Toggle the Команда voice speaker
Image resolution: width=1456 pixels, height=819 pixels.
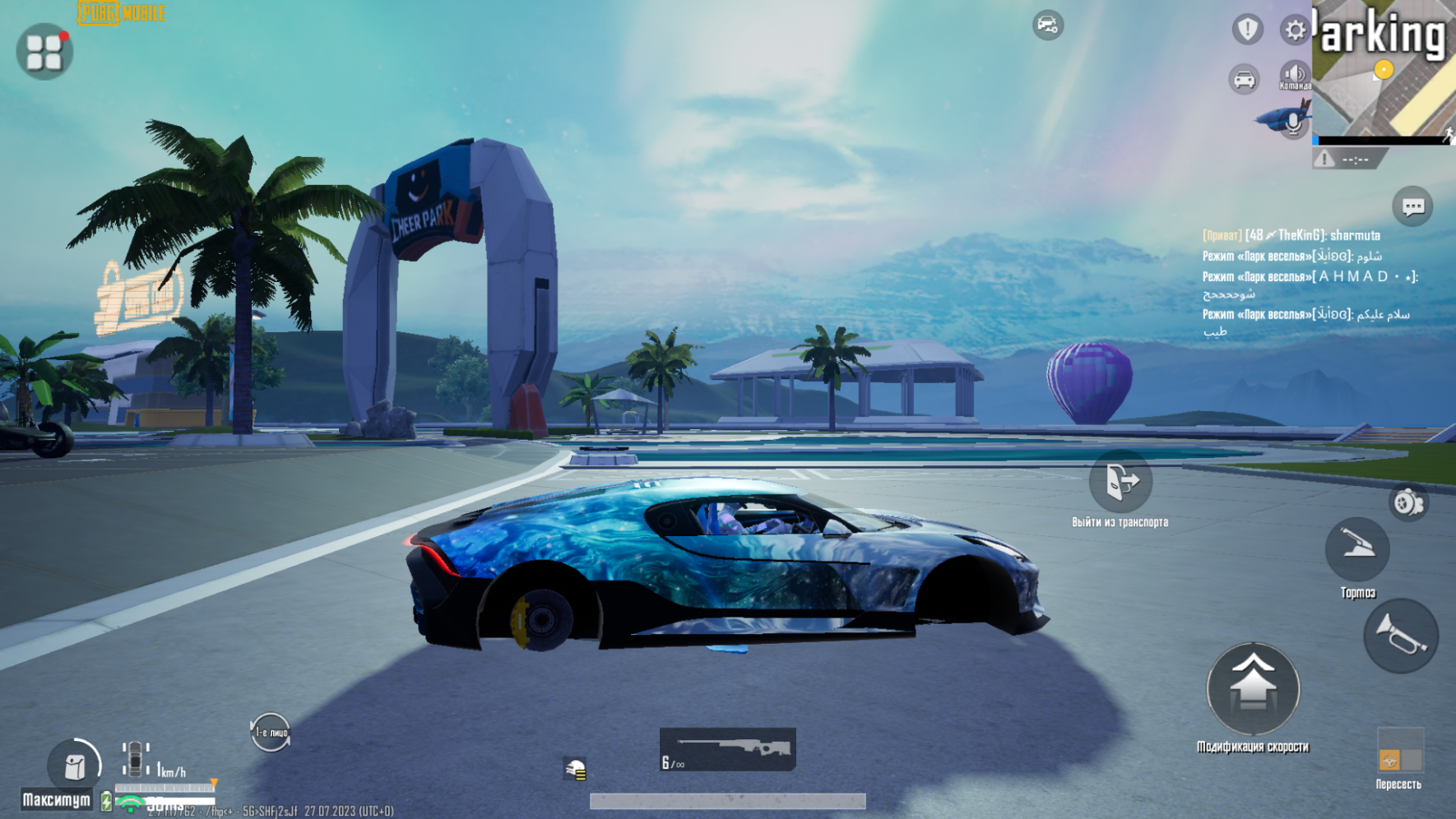[1295, 74]
